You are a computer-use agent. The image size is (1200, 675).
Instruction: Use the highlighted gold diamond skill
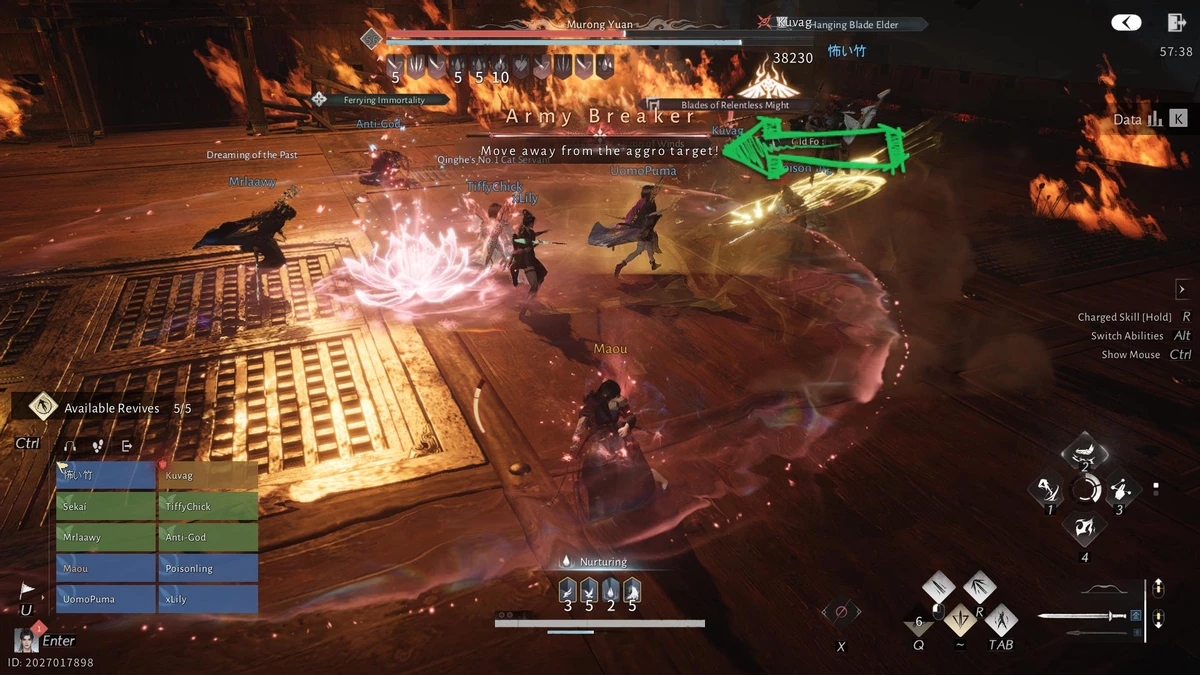tap(961, 620)
